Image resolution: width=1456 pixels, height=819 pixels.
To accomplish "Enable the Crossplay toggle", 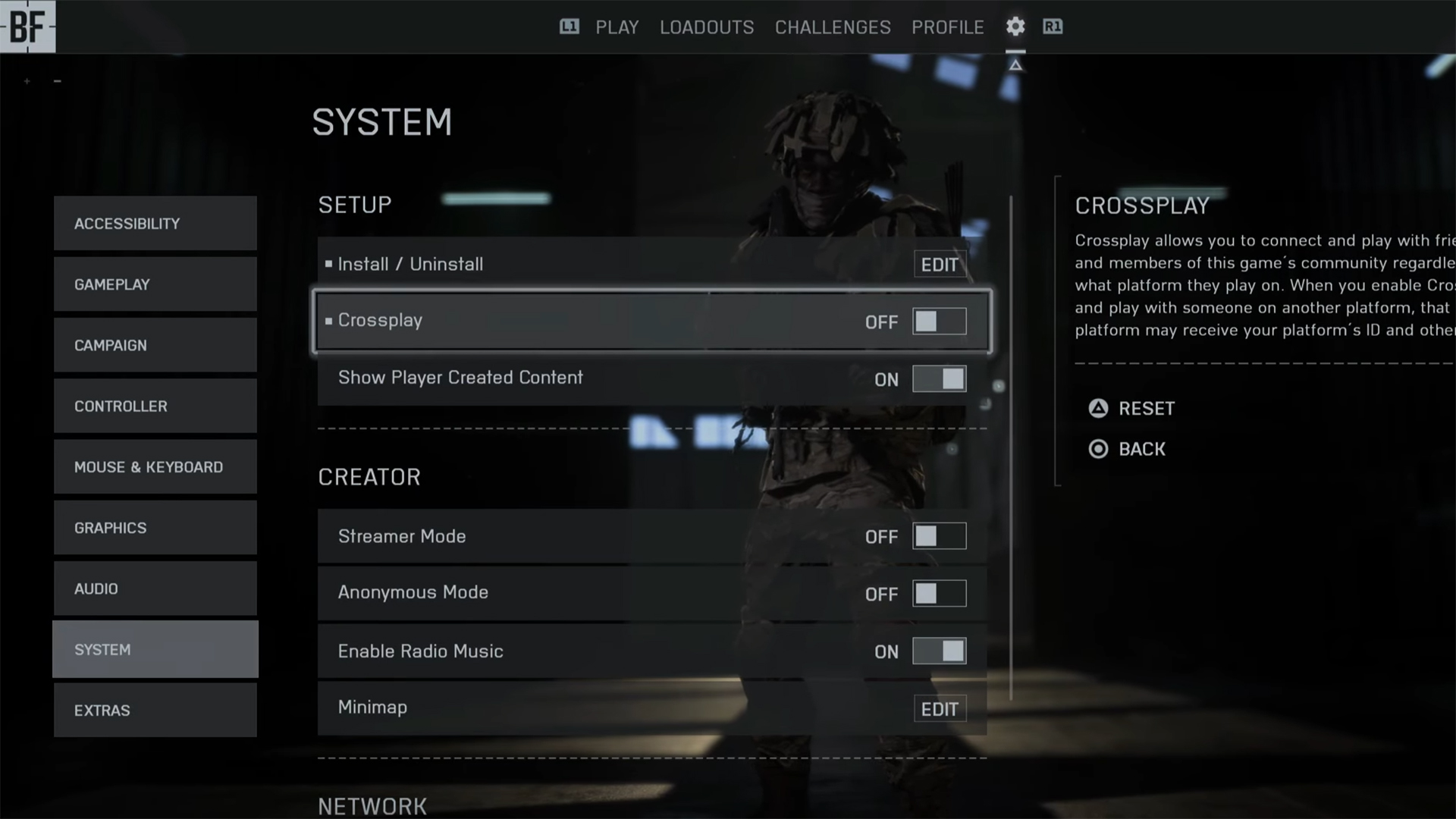I will point(940,321).
